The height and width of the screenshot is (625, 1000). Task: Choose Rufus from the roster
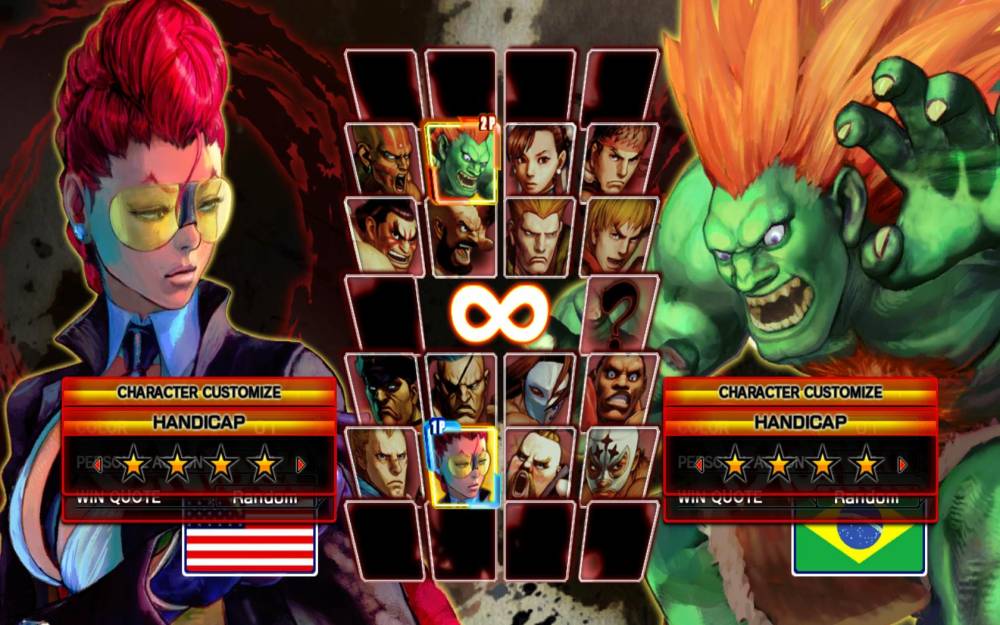coord(540,463)
